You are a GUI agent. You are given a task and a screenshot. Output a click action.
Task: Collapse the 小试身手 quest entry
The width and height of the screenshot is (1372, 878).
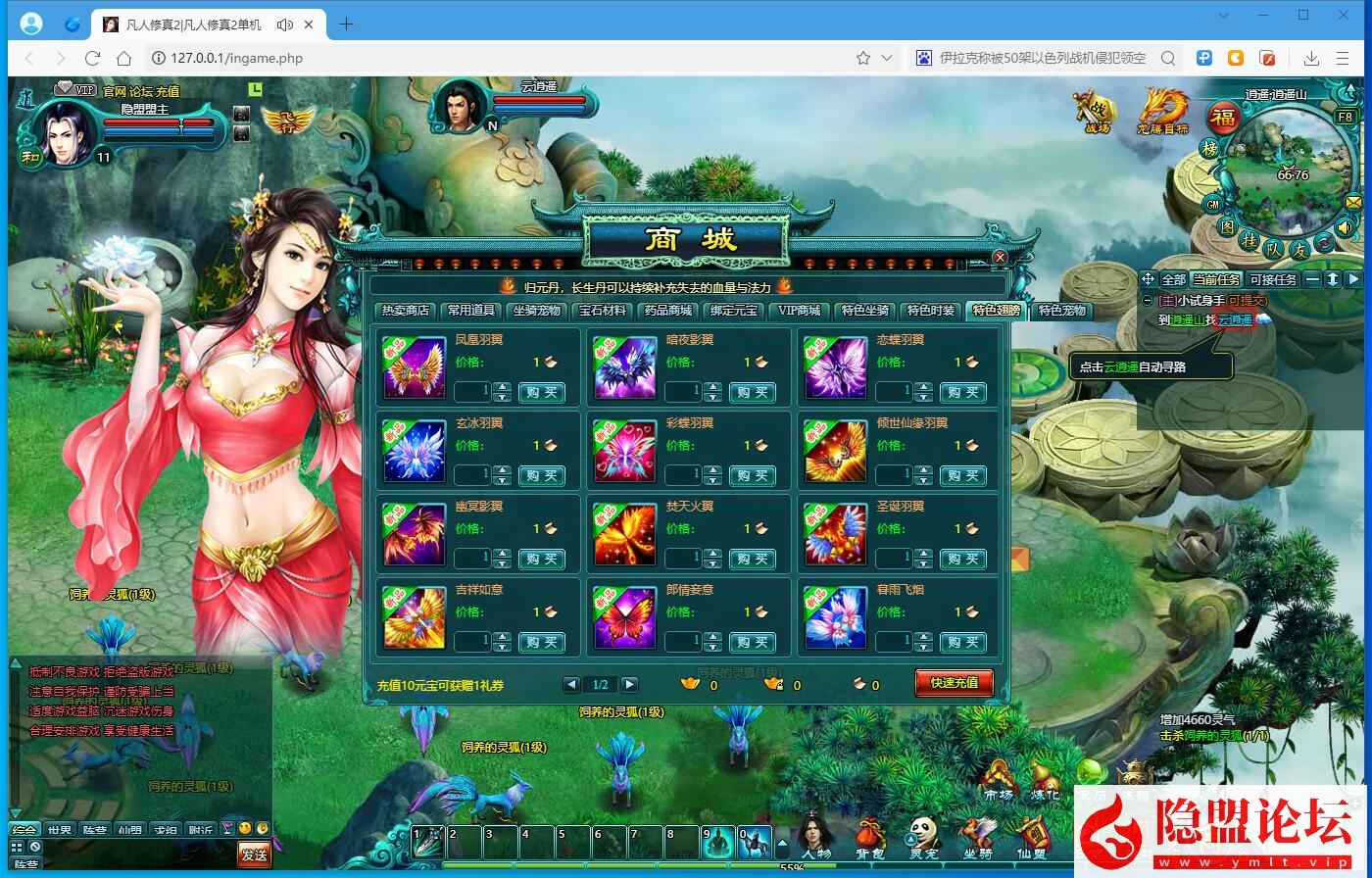pos(1149,301)
